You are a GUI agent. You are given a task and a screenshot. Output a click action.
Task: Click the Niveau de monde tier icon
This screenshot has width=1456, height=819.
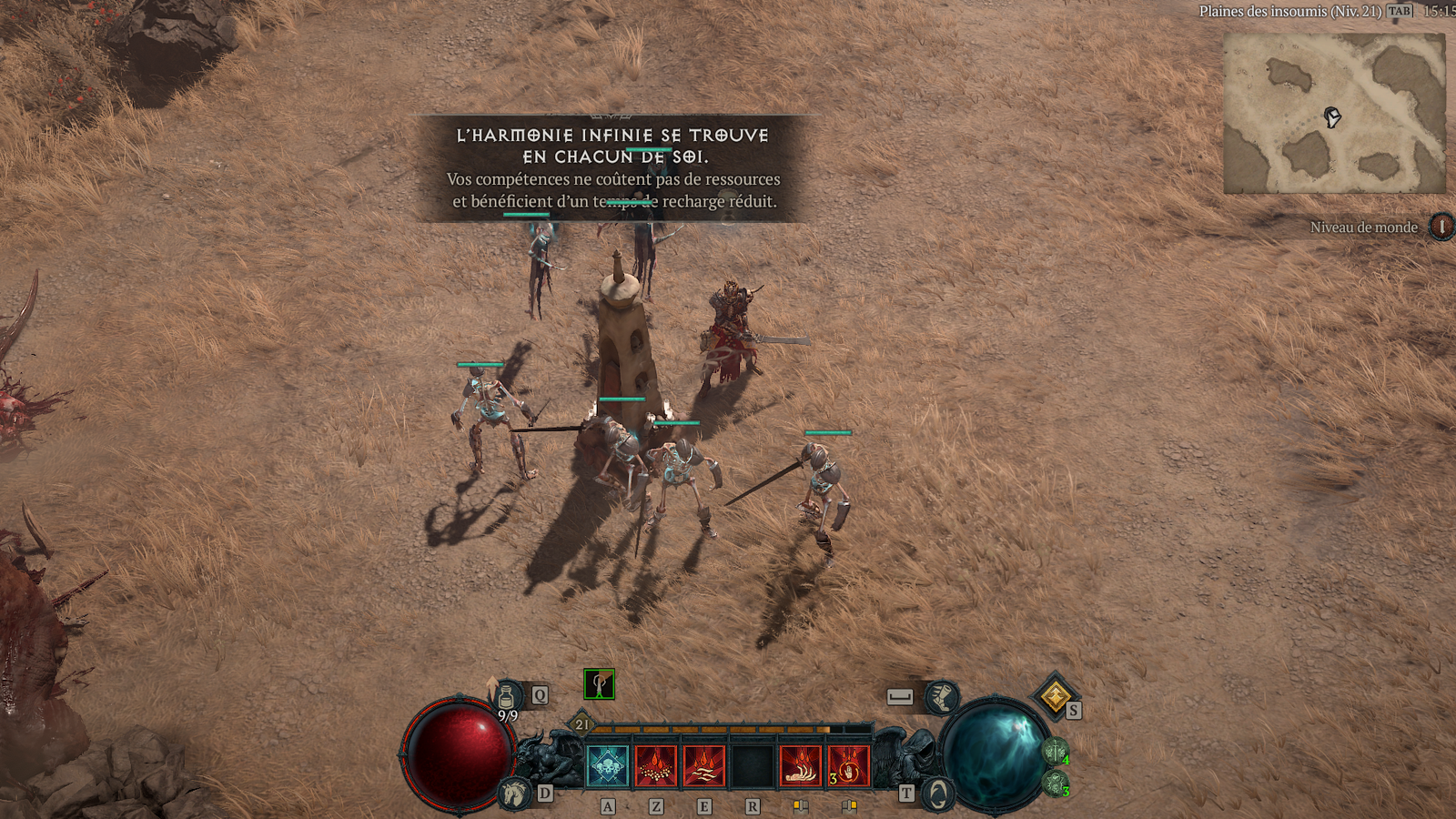pyautogui.click(x=1441, y=226)
